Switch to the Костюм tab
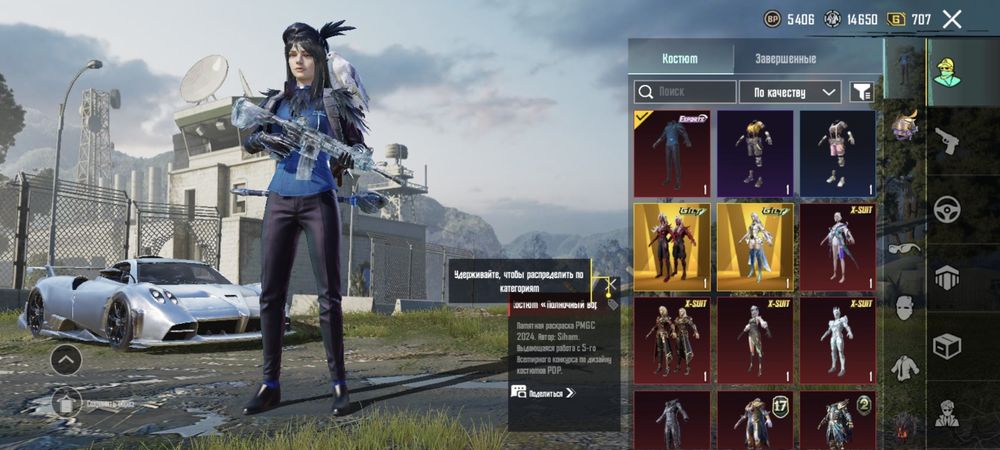 pos(680,59)
